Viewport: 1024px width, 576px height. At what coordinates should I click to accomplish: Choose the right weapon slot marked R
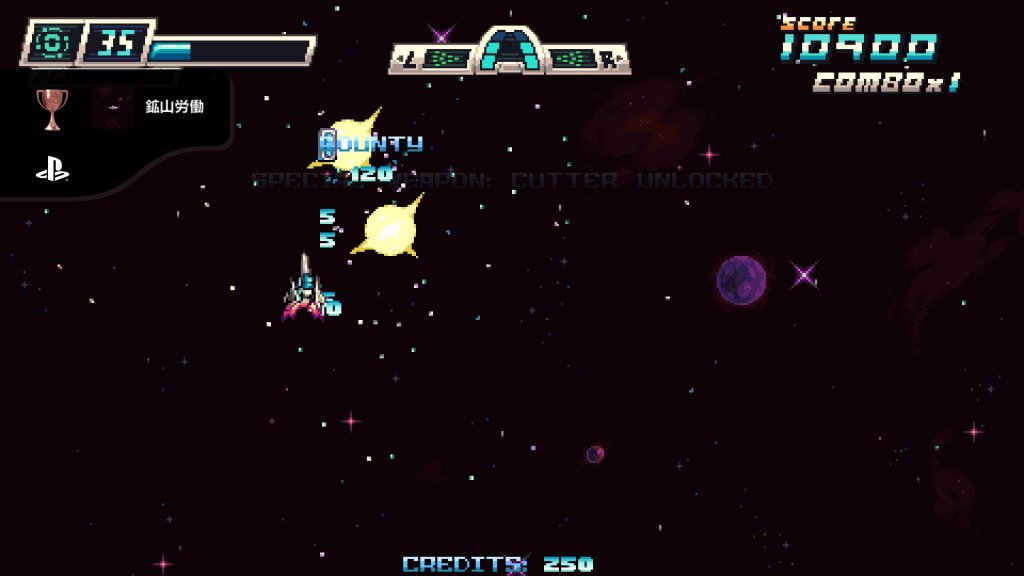click(585, 59)
